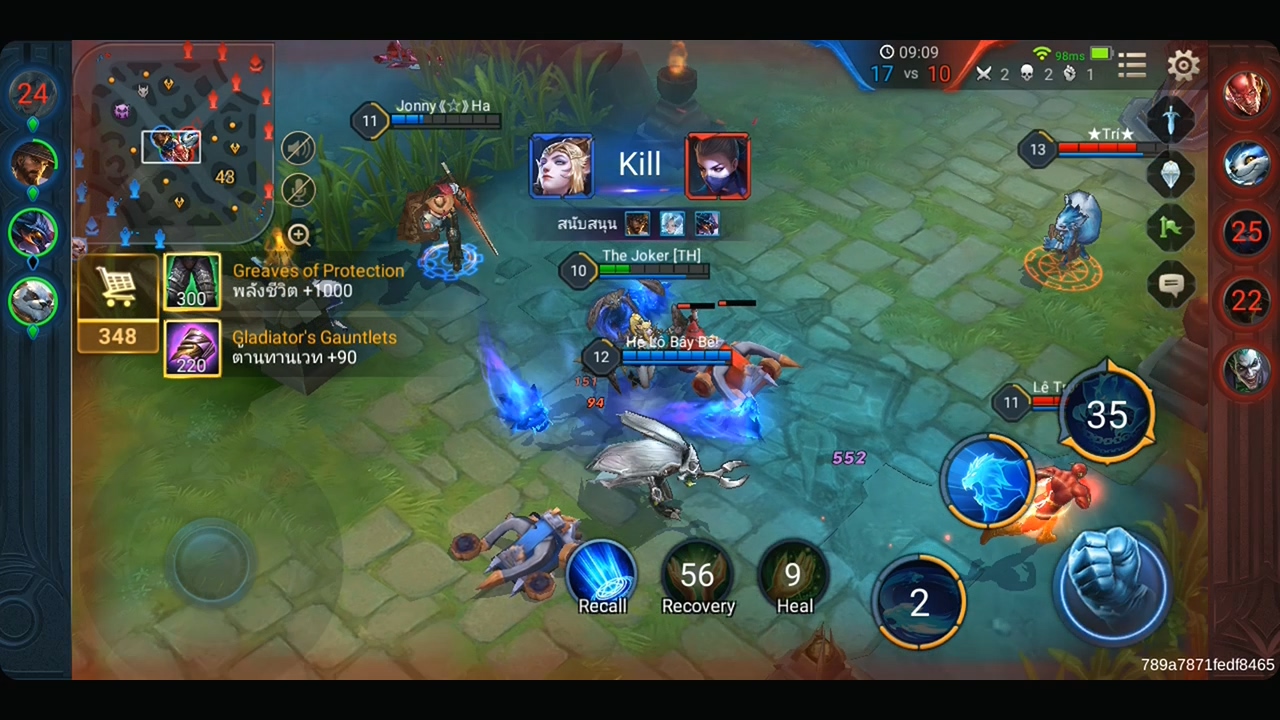Use the Recovery skill
This screenshot has height=720, width=1280.
tap(697, 575)
